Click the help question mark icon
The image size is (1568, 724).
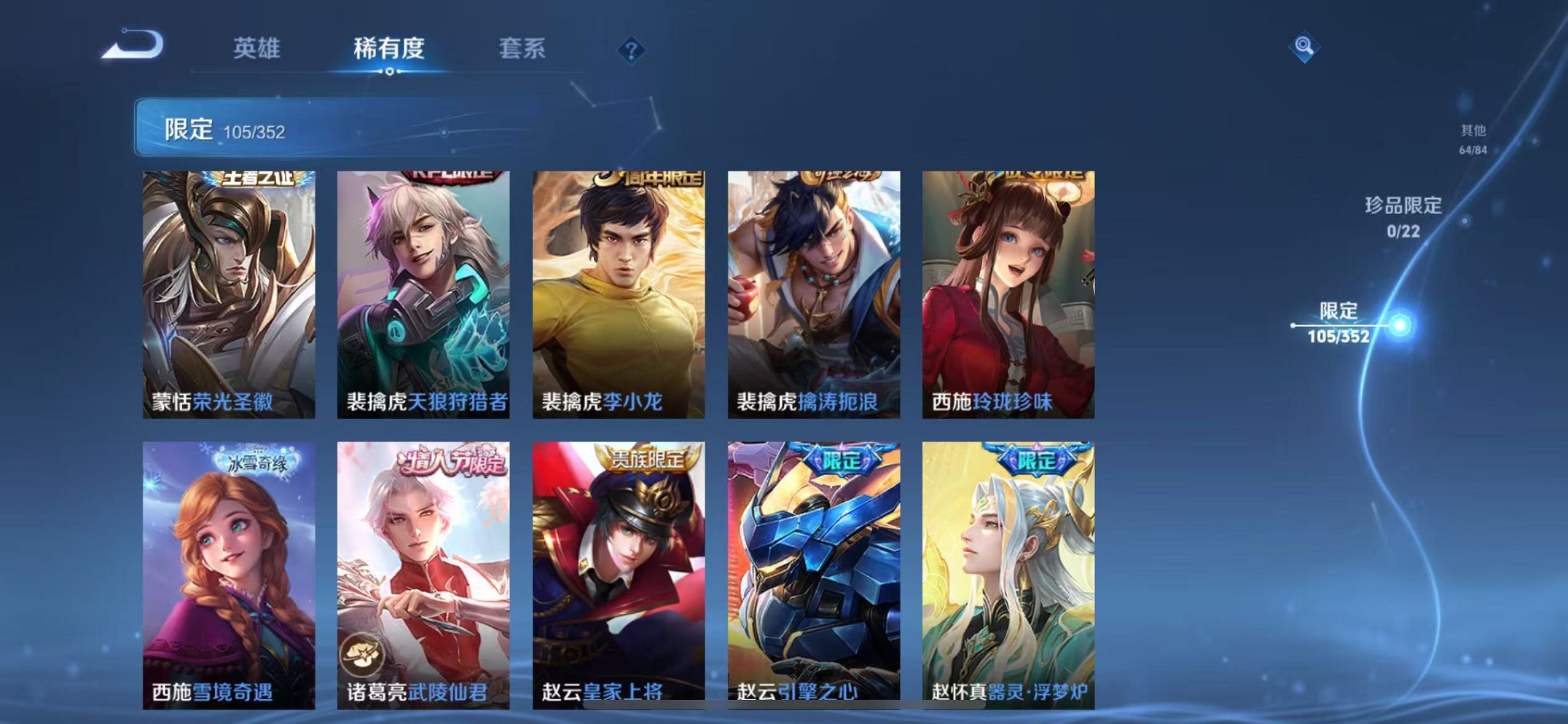click(631, 50)
